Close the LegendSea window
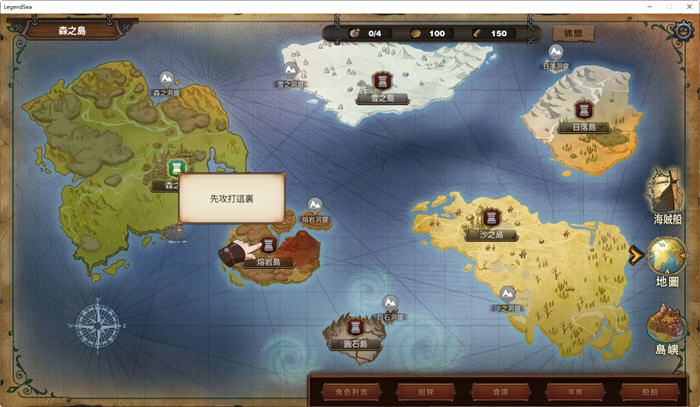This screenshot has width=700, height=407. pos(688,6)
